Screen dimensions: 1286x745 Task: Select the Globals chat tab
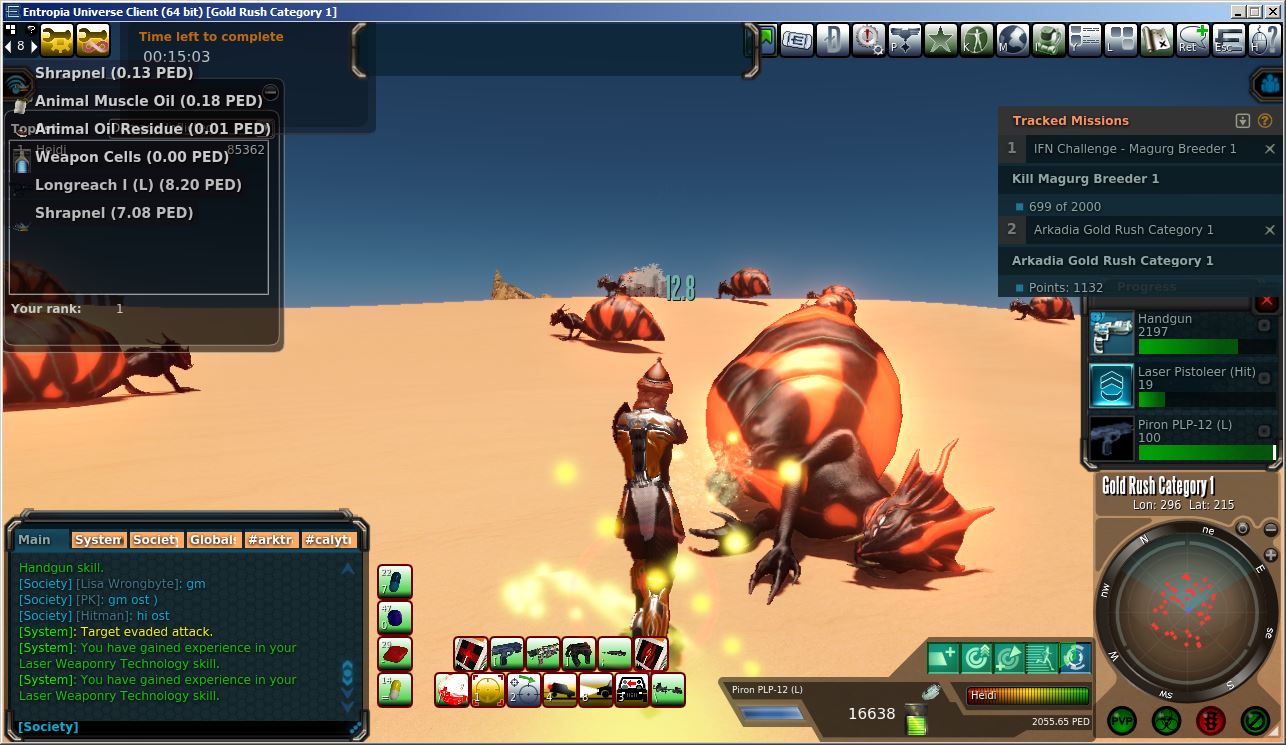[x=214, y=540]
